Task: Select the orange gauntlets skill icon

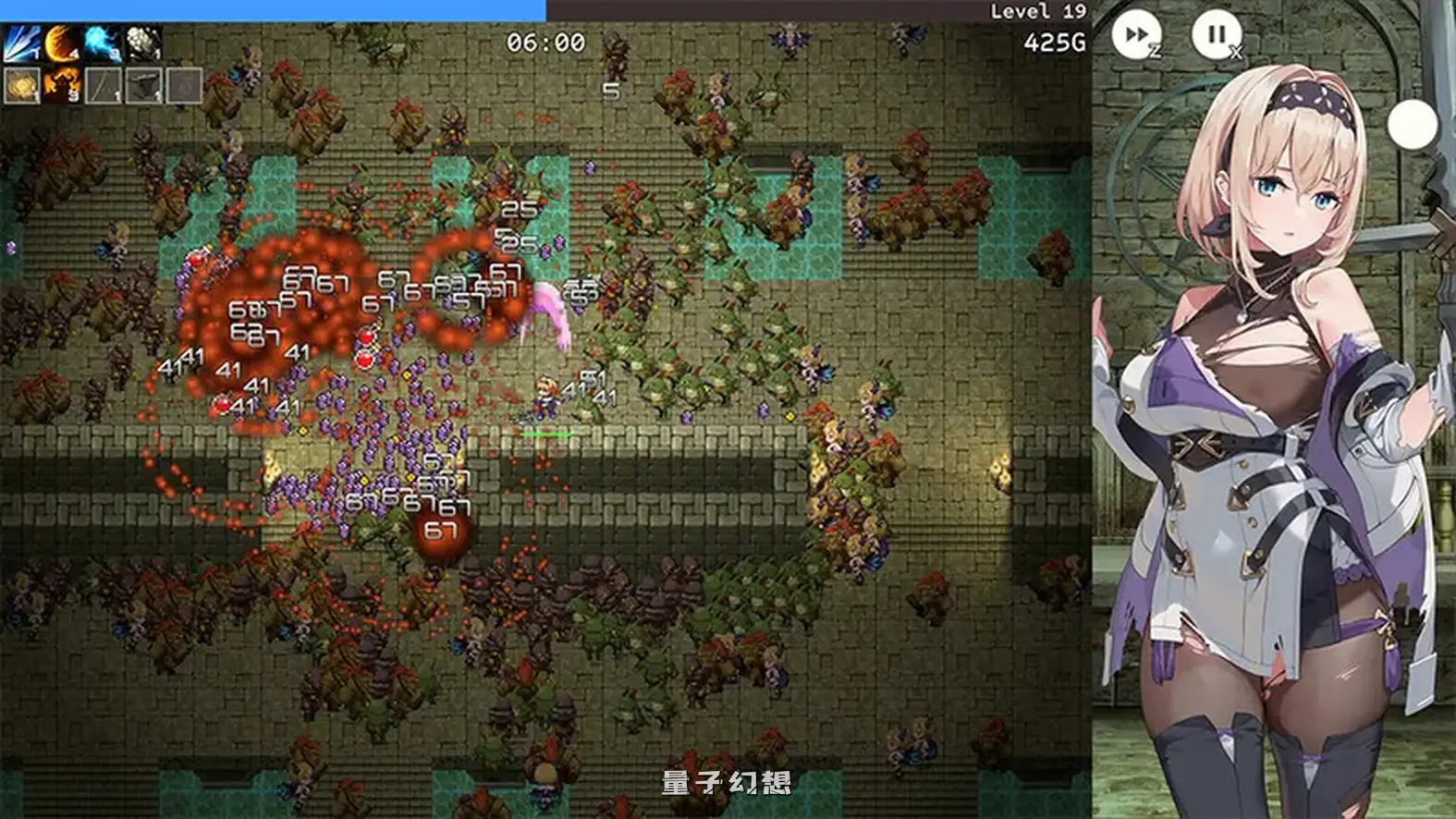Action: tap(61, 85)
